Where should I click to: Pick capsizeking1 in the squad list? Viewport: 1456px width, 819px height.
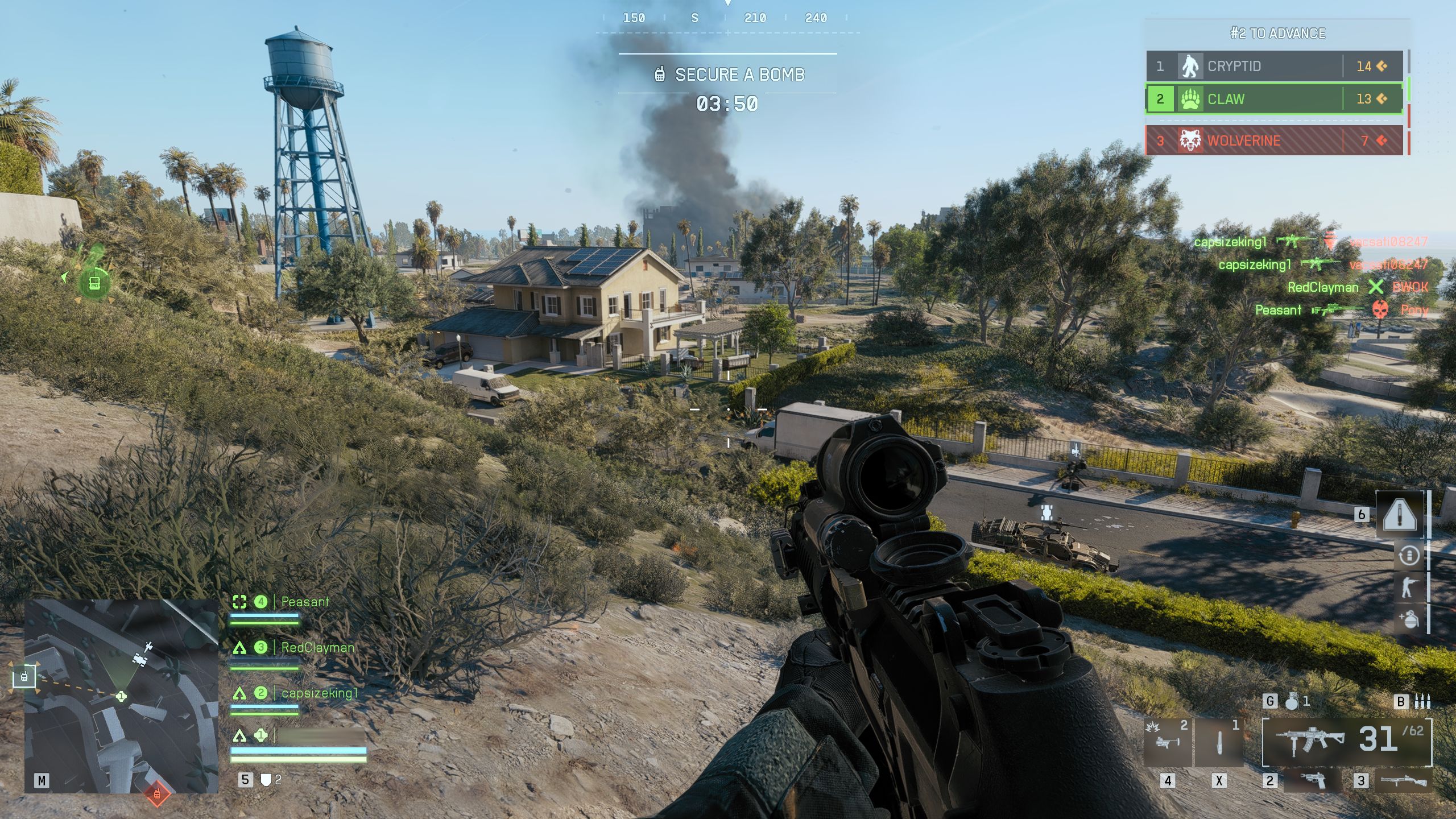[320, 693]
